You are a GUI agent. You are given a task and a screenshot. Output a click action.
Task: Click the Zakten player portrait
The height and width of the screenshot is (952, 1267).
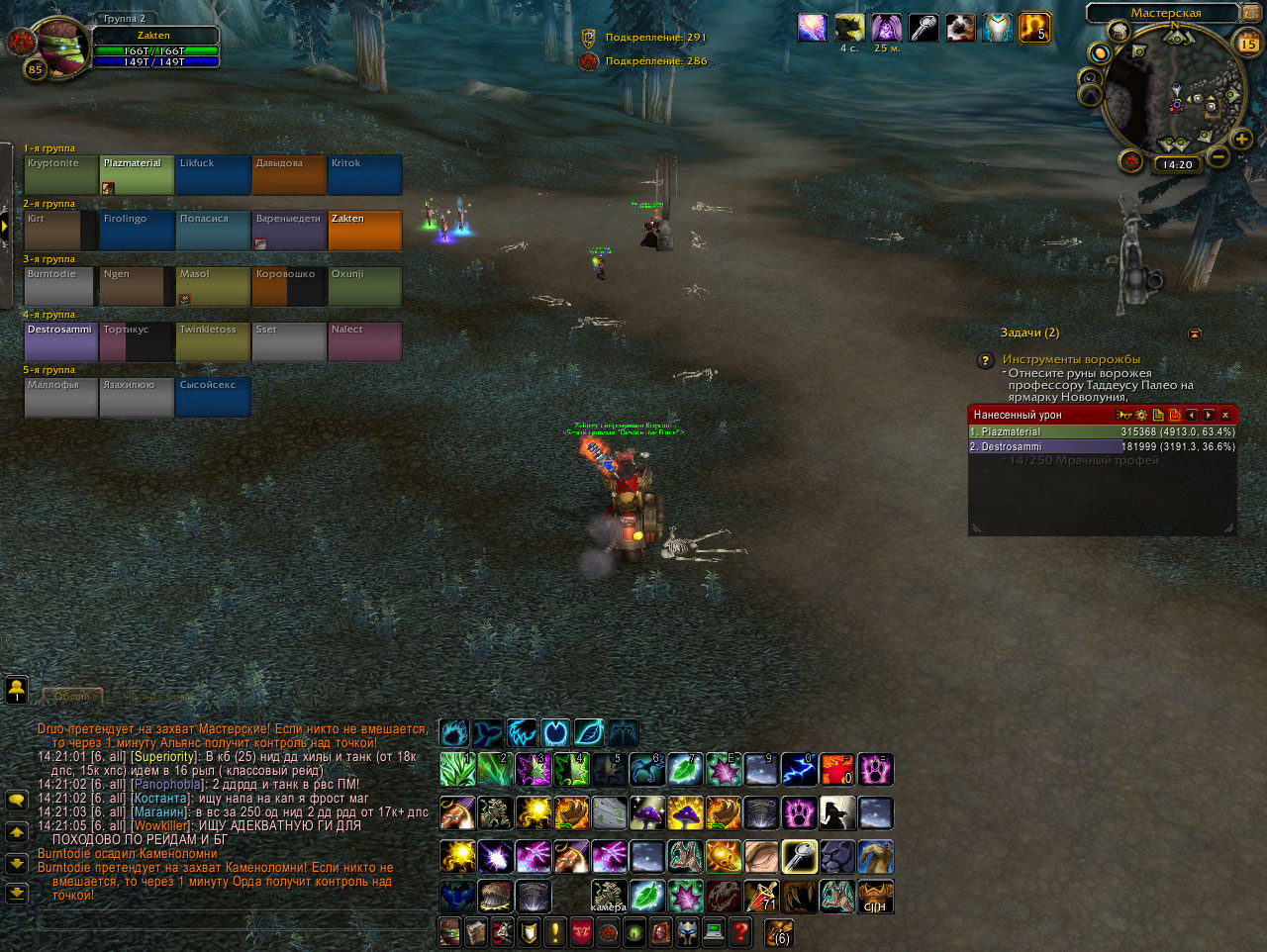point(59,47)
